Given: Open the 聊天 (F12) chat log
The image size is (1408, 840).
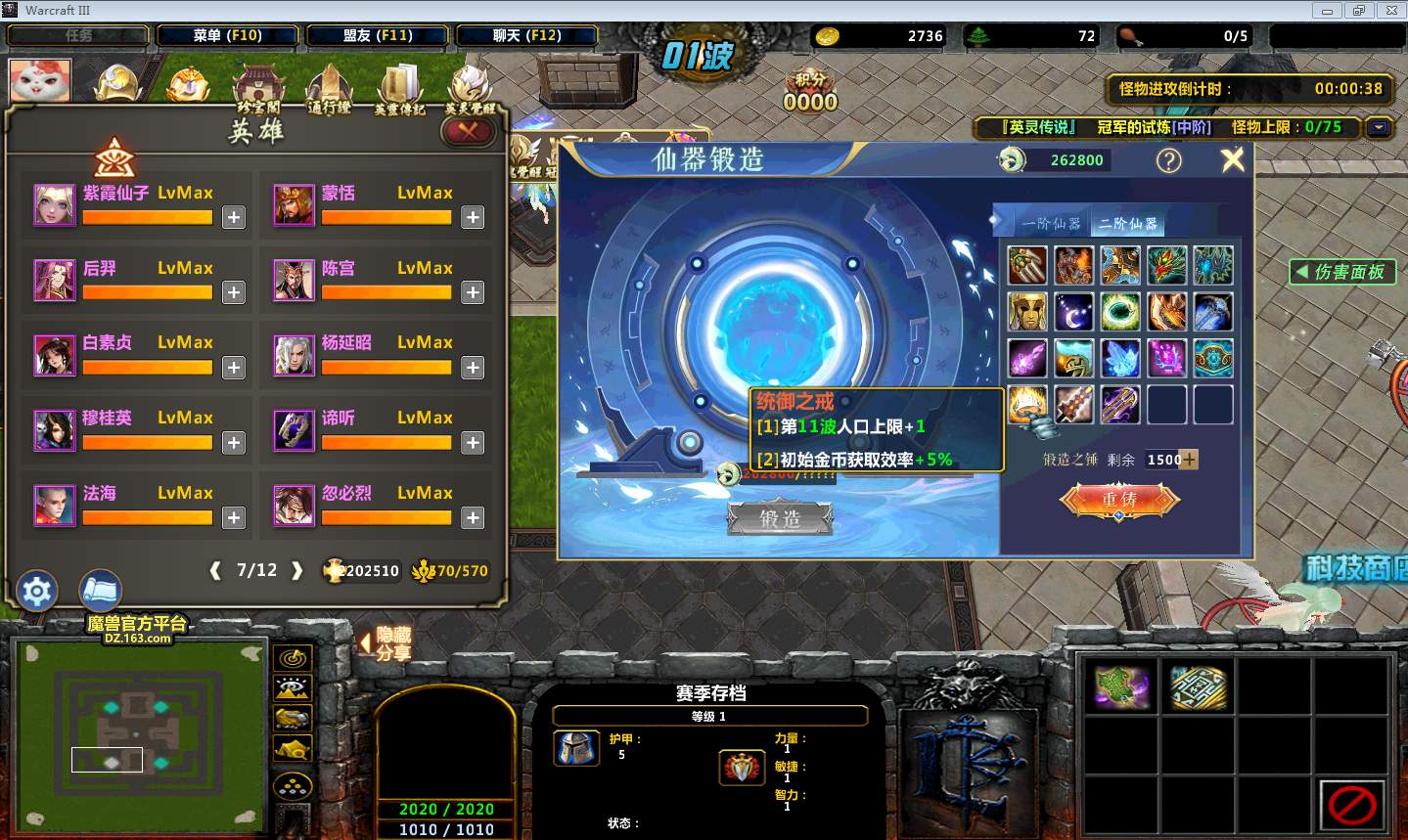Looking at the screenshot, I should [x=526, y=35].
